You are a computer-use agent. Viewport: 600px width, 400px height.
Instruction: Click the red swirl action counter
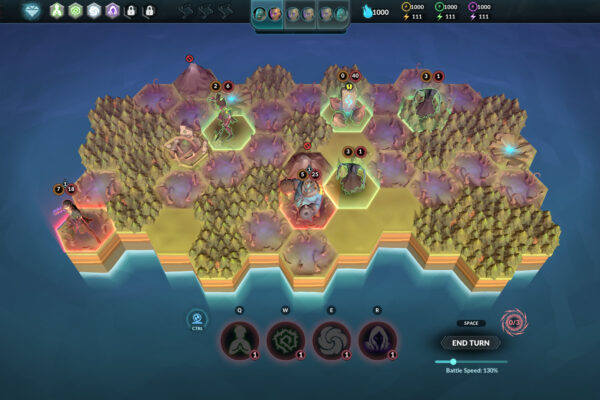pos(514,323)
